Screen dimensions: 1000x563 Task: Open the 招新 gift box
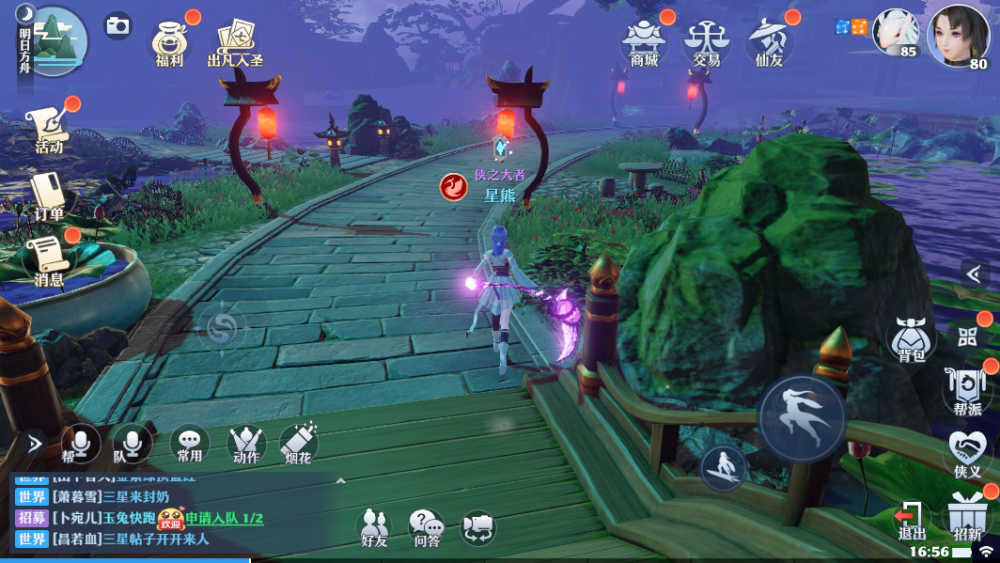coord(967,516)
